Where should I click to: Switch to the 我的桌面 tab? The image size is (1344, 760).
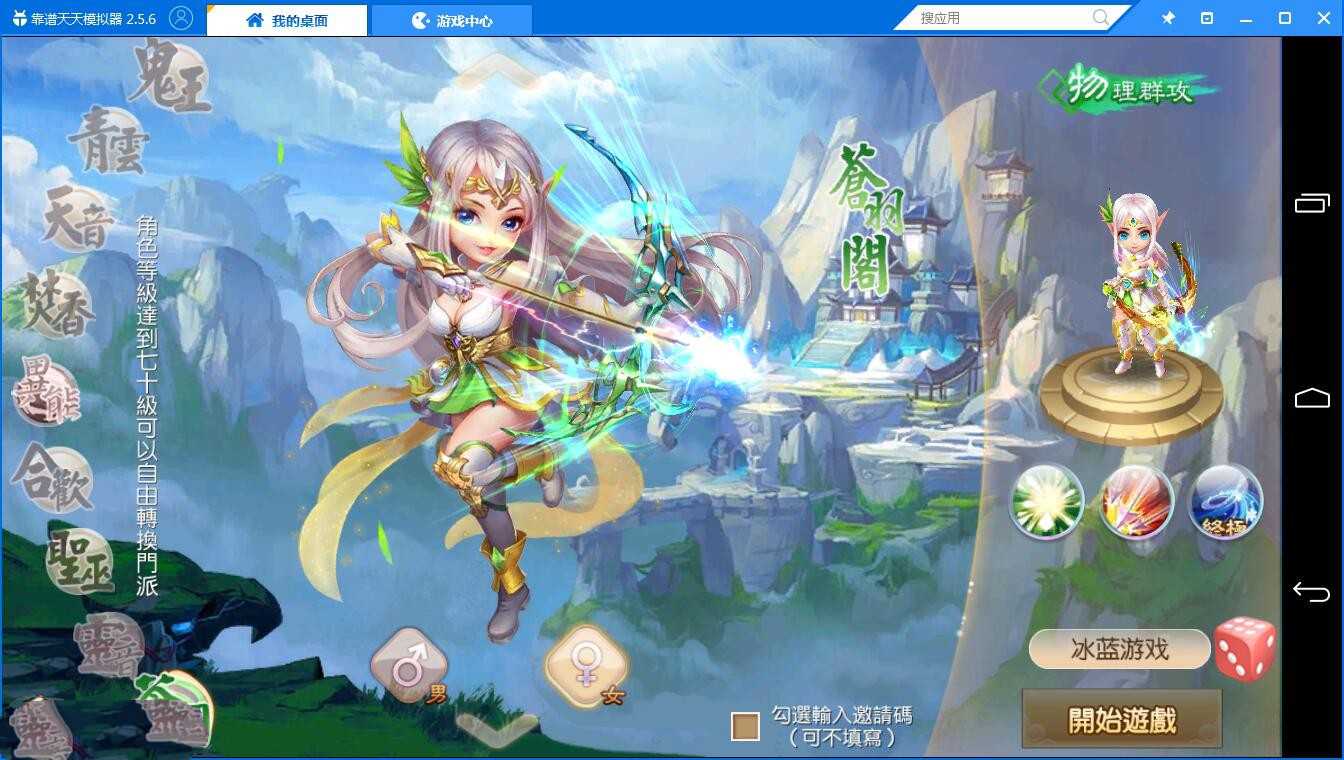coord(286,18)
